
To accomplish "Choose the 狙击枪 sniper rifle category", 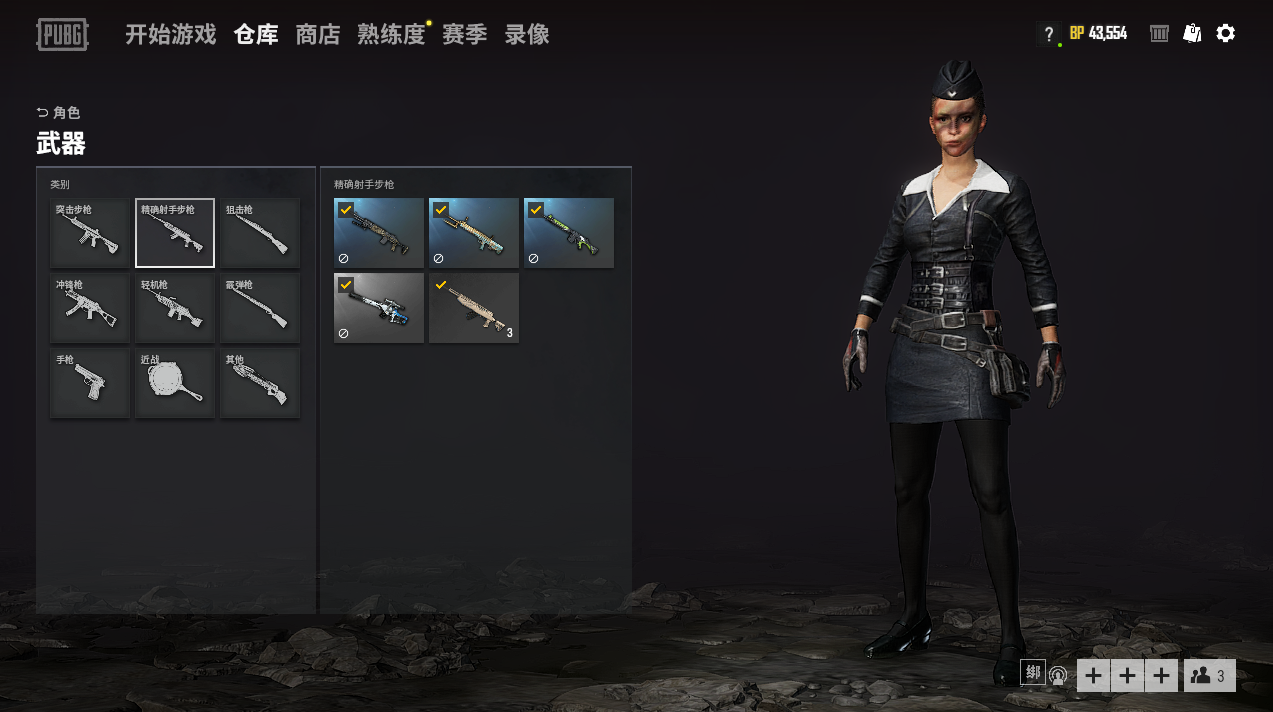I will pyautogui.click(x=260, y=233).
